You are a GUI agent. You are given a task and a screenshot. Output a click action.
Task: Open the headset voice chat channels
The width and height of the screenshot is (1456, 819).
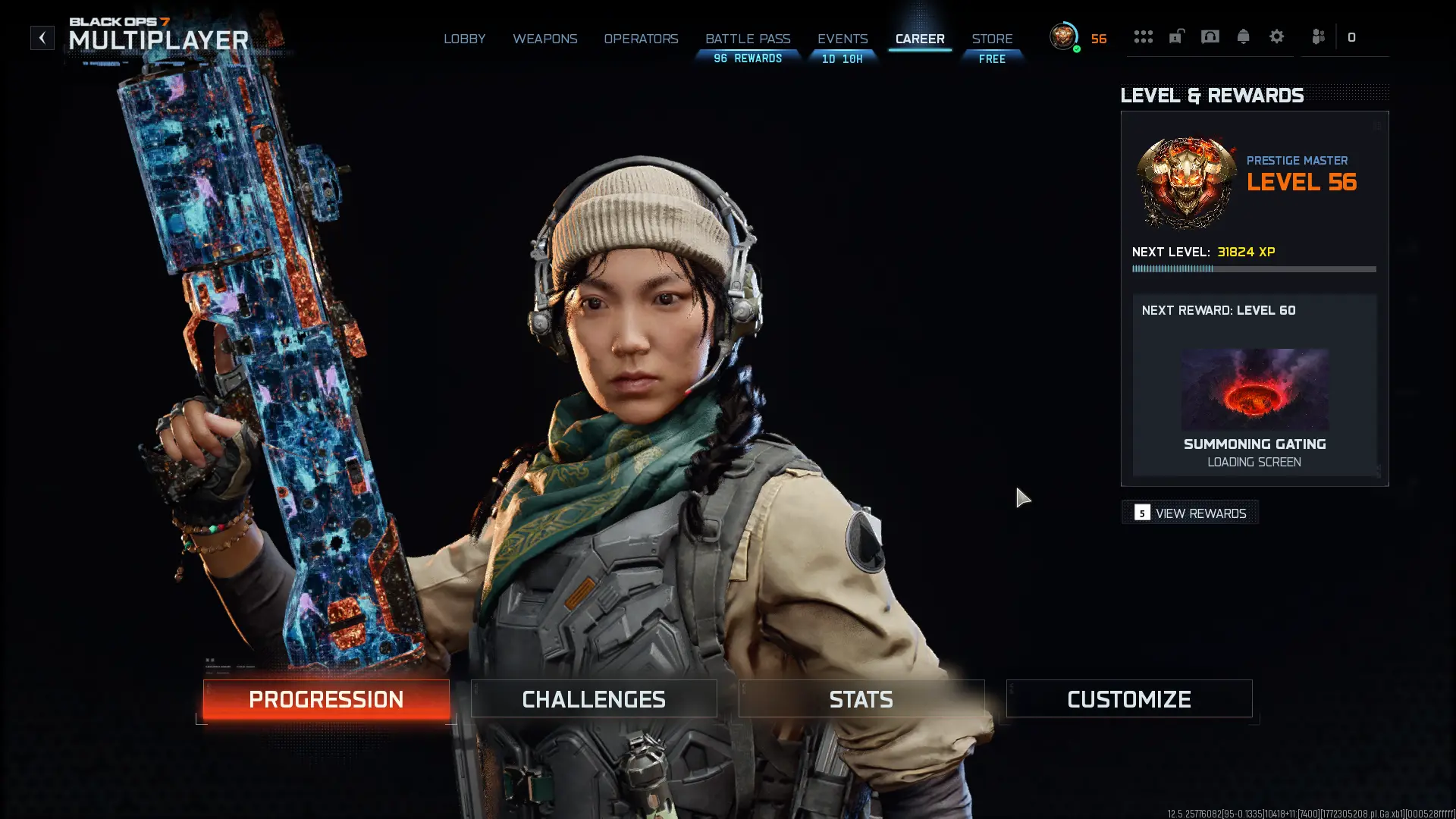point(1210,36)
